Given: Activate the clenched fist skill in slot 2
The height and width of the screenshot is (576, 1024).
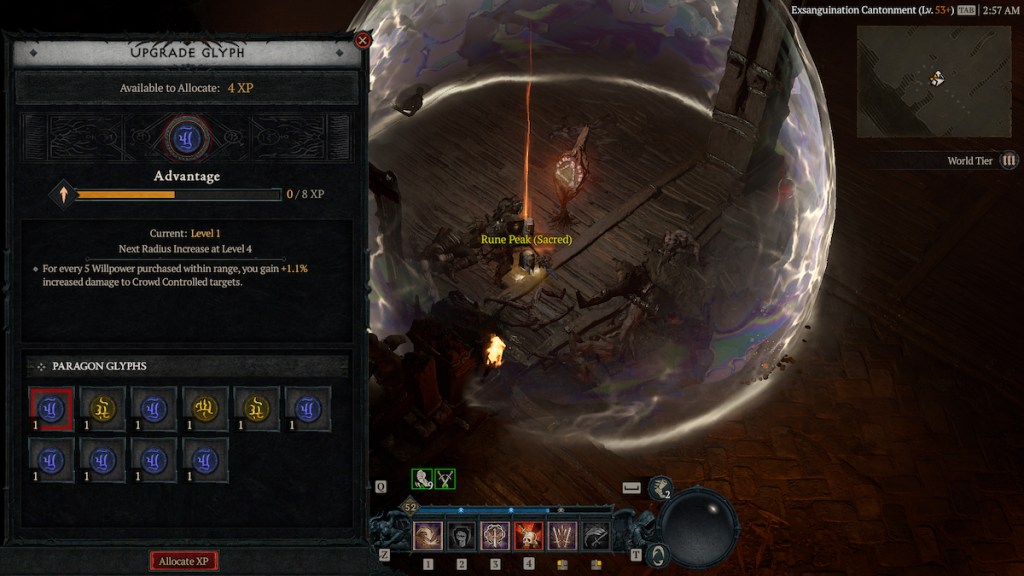Looking at the screenshot, I should (x=461, y=536).
